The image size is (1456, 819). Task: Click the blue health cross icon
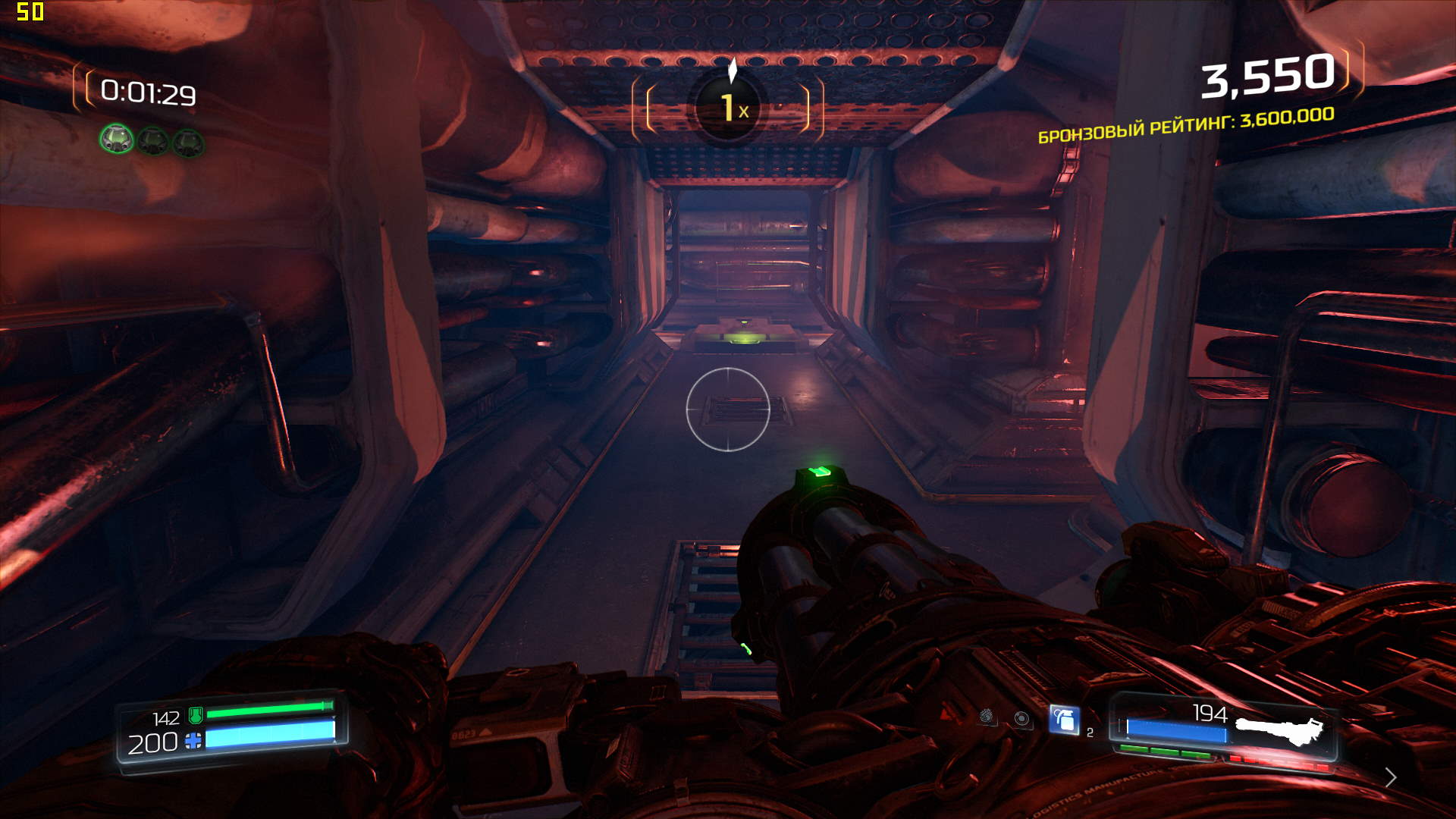pos(193,741)
